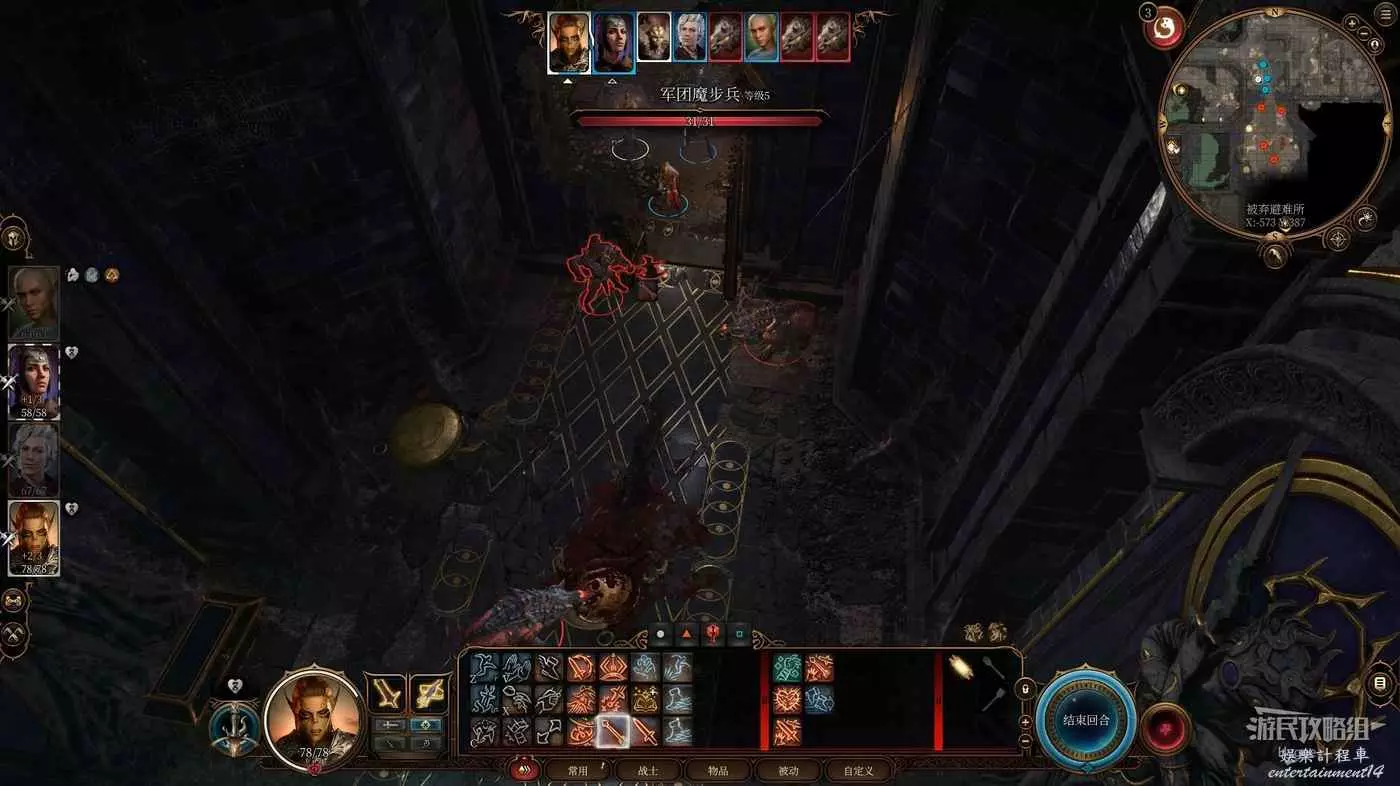Screen dimensions: 1400x786
Task: Select the 自定义 custom tab
Action: (858, 770)
